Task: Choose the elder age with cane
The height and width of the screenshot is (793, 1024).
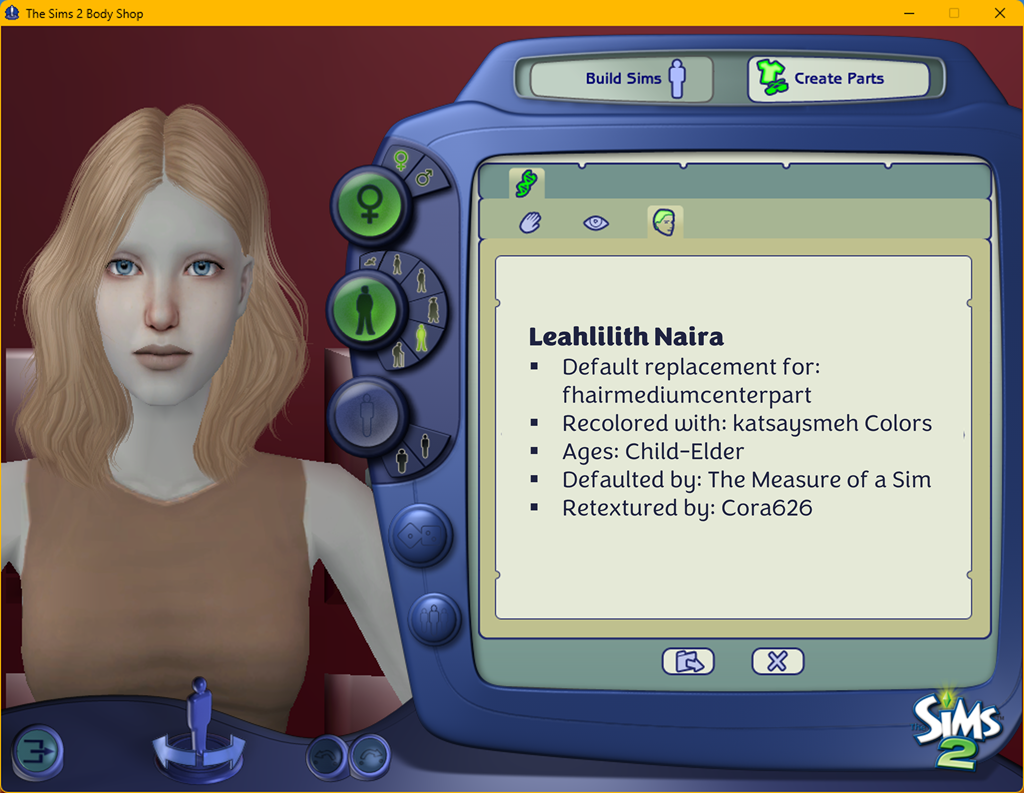Action: (x=399, y=355)
